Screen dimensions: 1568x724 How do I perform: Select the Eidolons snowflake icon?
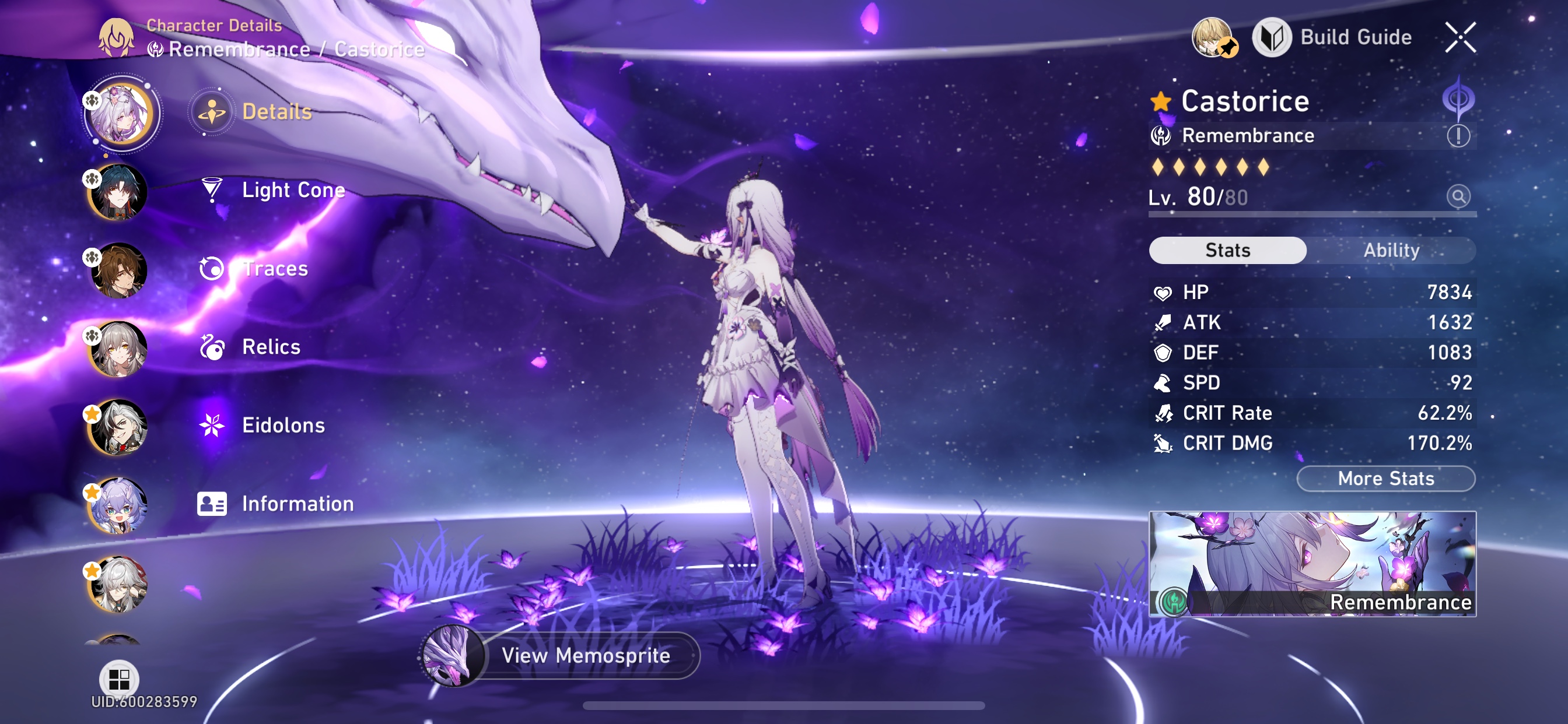[x=211, y=425]
